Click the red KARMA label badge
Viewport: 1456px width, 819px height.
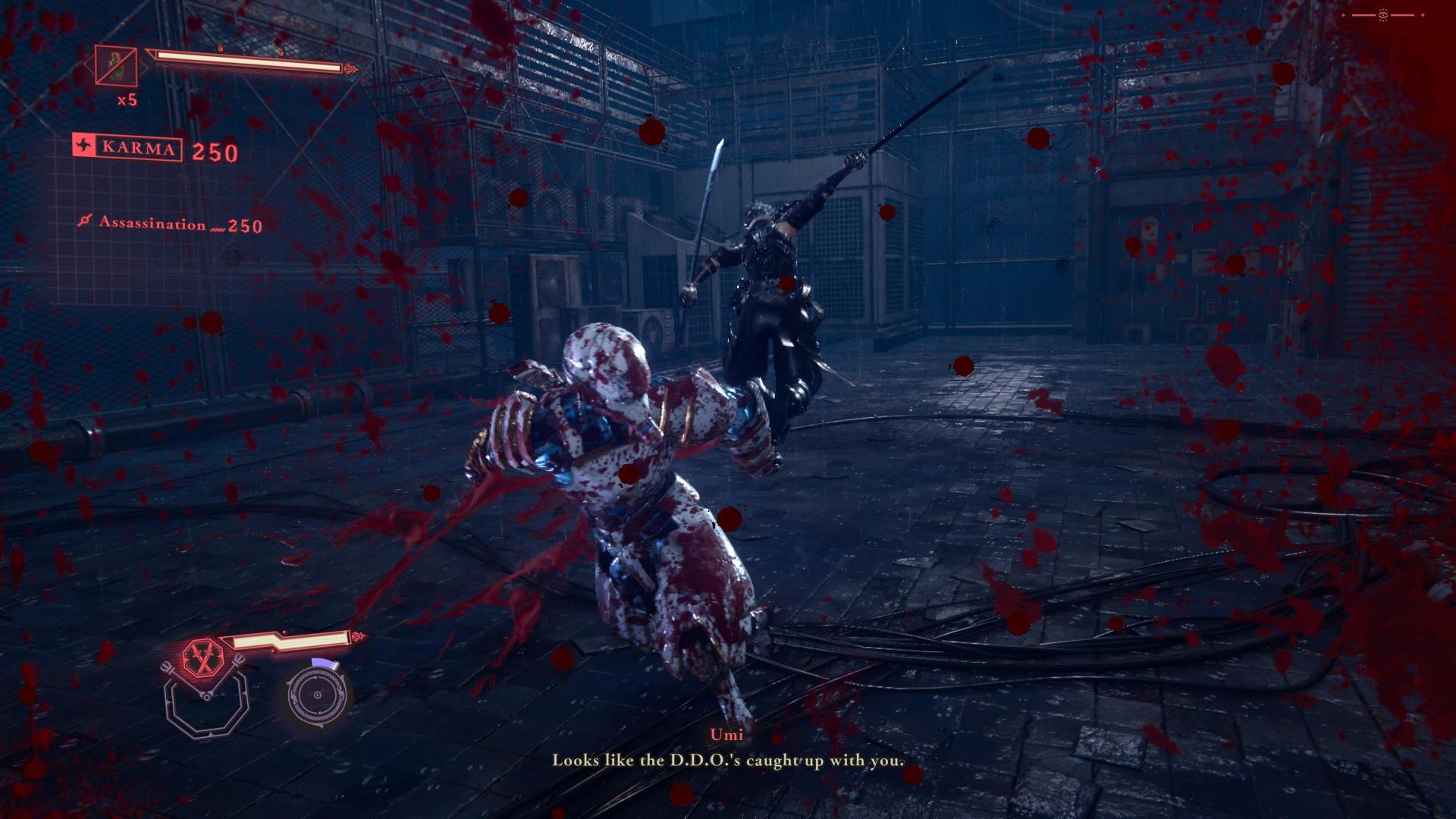pos(128,147)
